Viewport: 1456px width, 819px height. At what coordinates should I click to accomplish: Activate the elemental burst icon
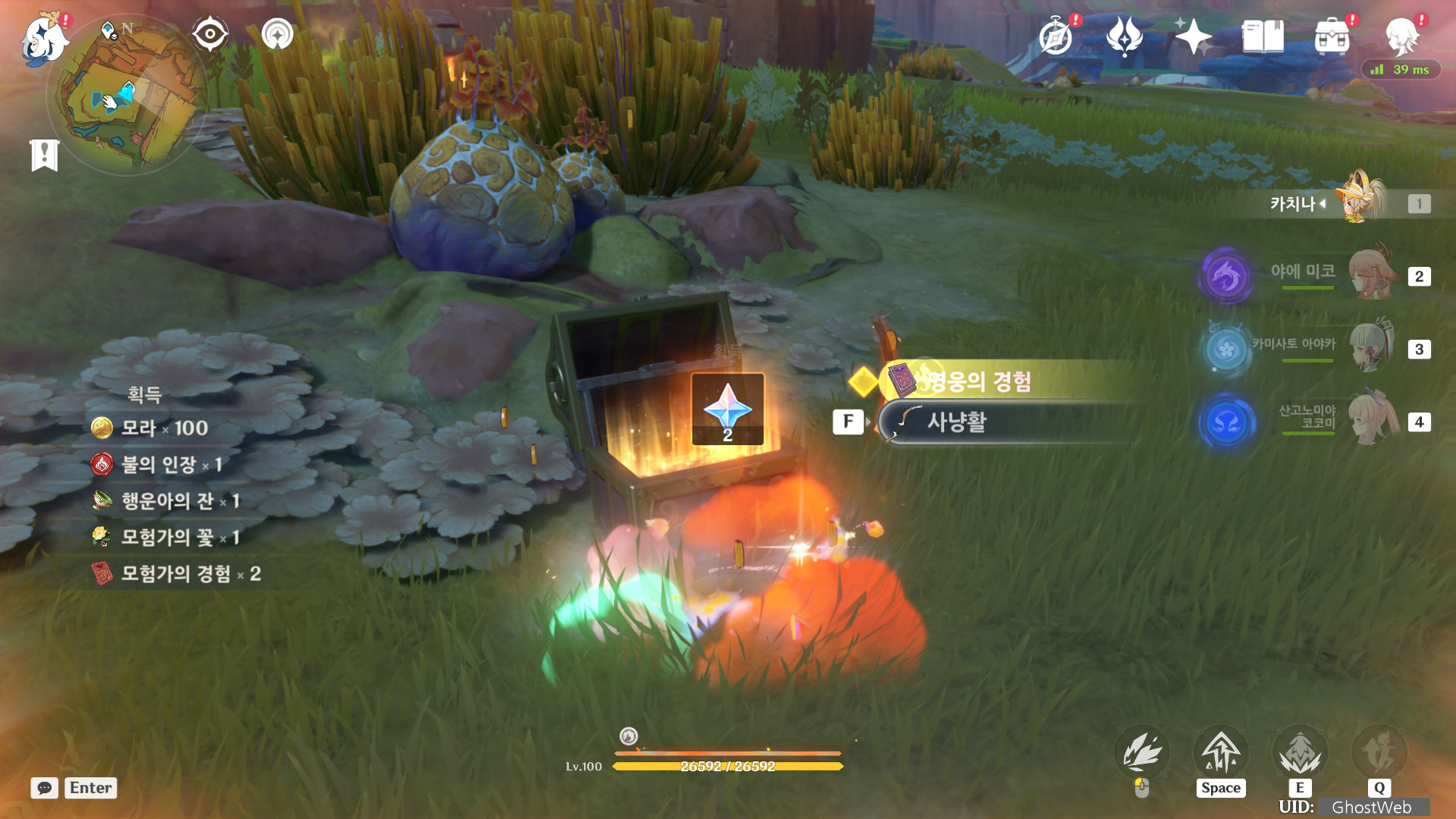coord(1379,754)
